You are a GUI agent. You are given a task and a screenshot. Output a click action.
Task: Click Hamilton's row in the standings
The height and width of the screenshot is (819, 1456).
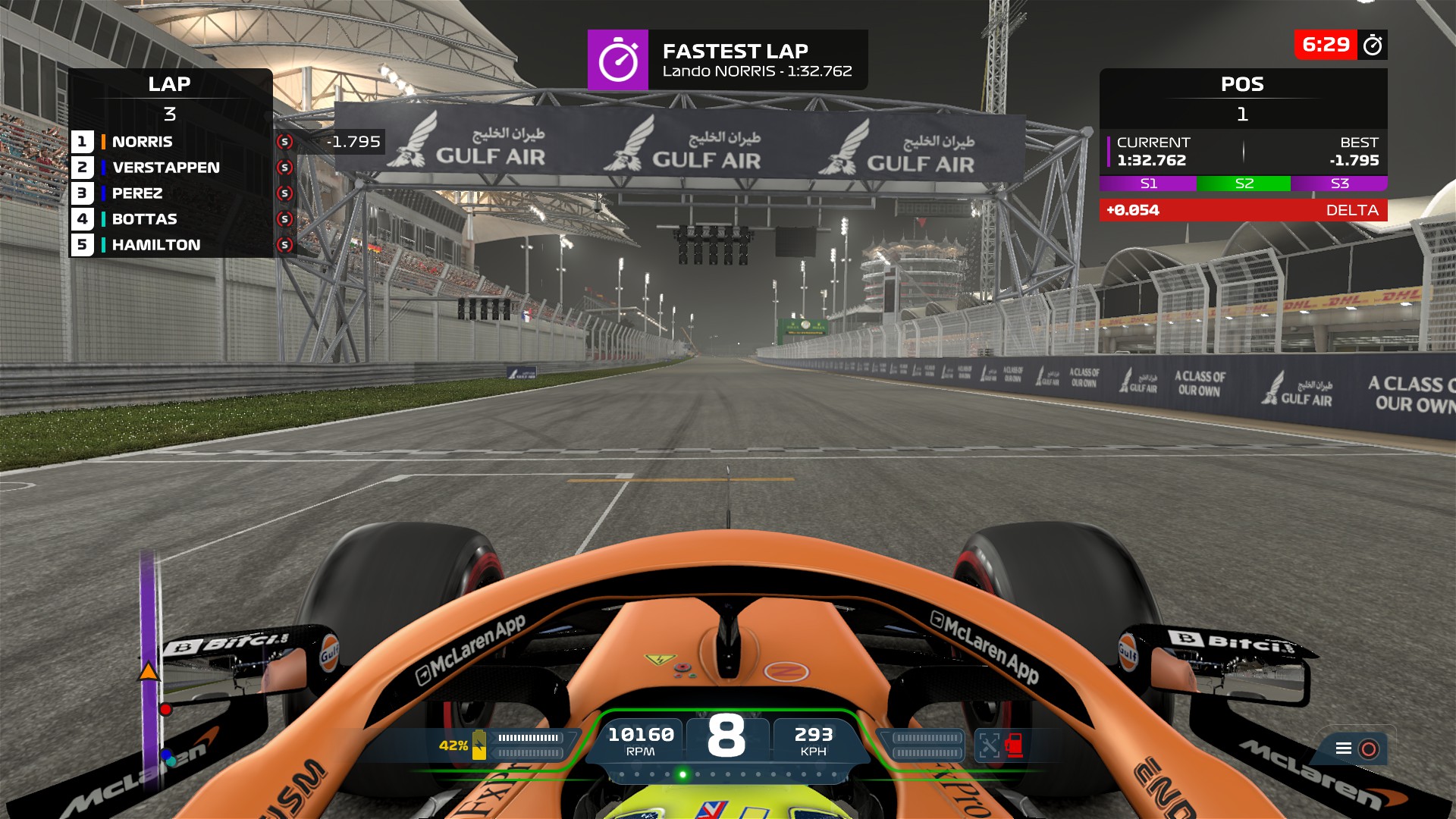point(156,245)
